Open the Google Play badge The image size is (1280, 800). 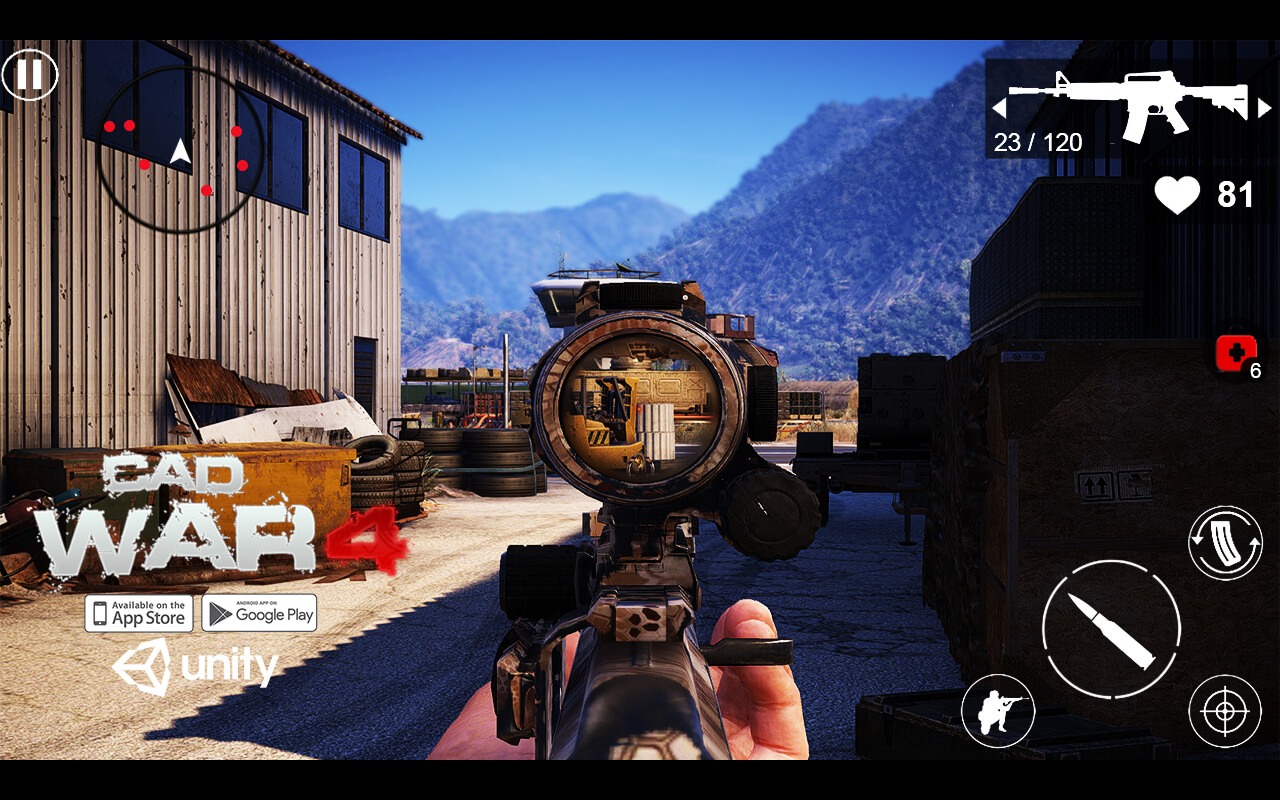259,613
